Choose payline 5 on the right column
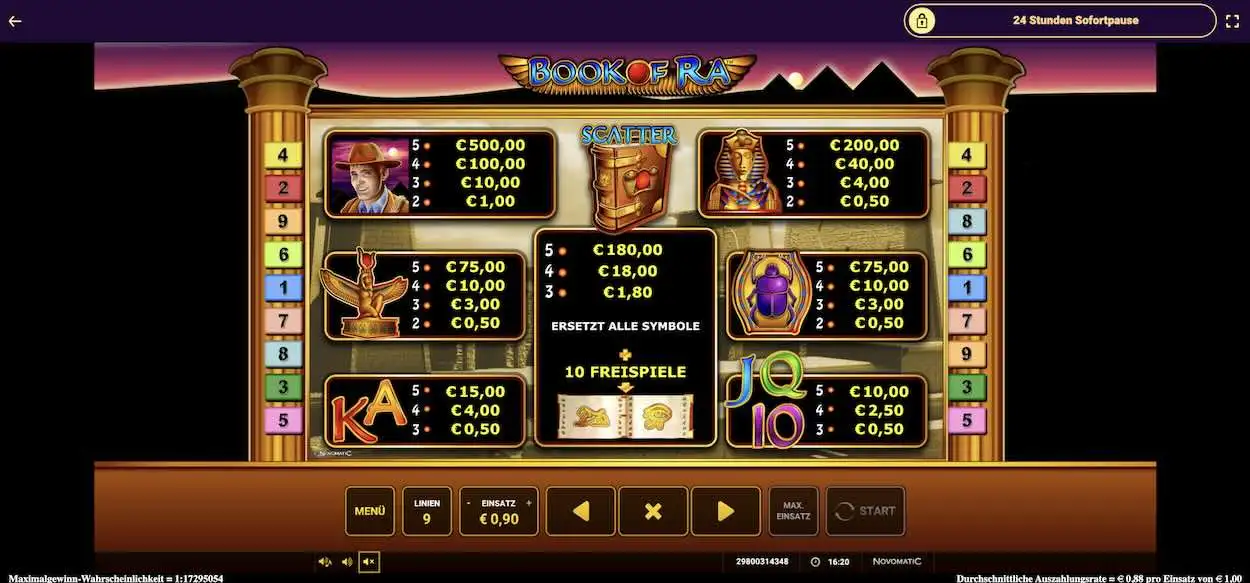Viewport: 1250px width, 583px height. 966,420
